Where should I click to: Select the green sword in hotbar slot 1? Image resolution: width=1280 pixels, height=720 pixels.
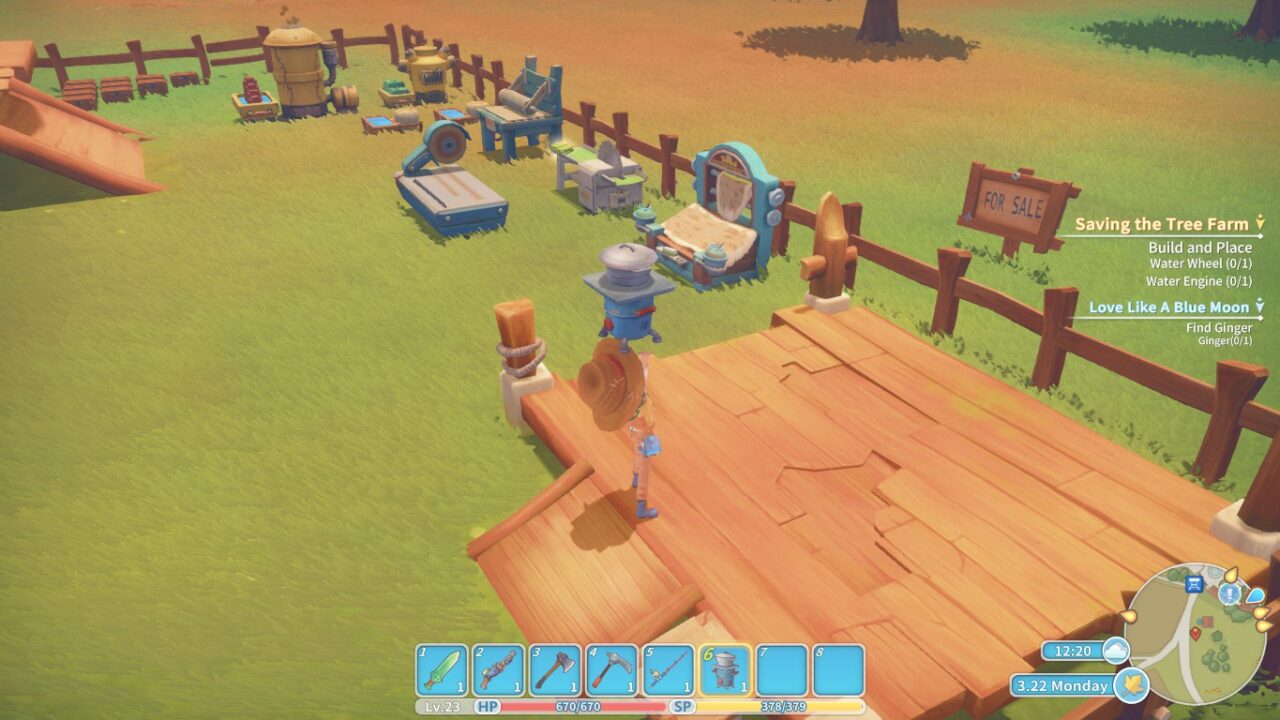click(x=441, y=670)
